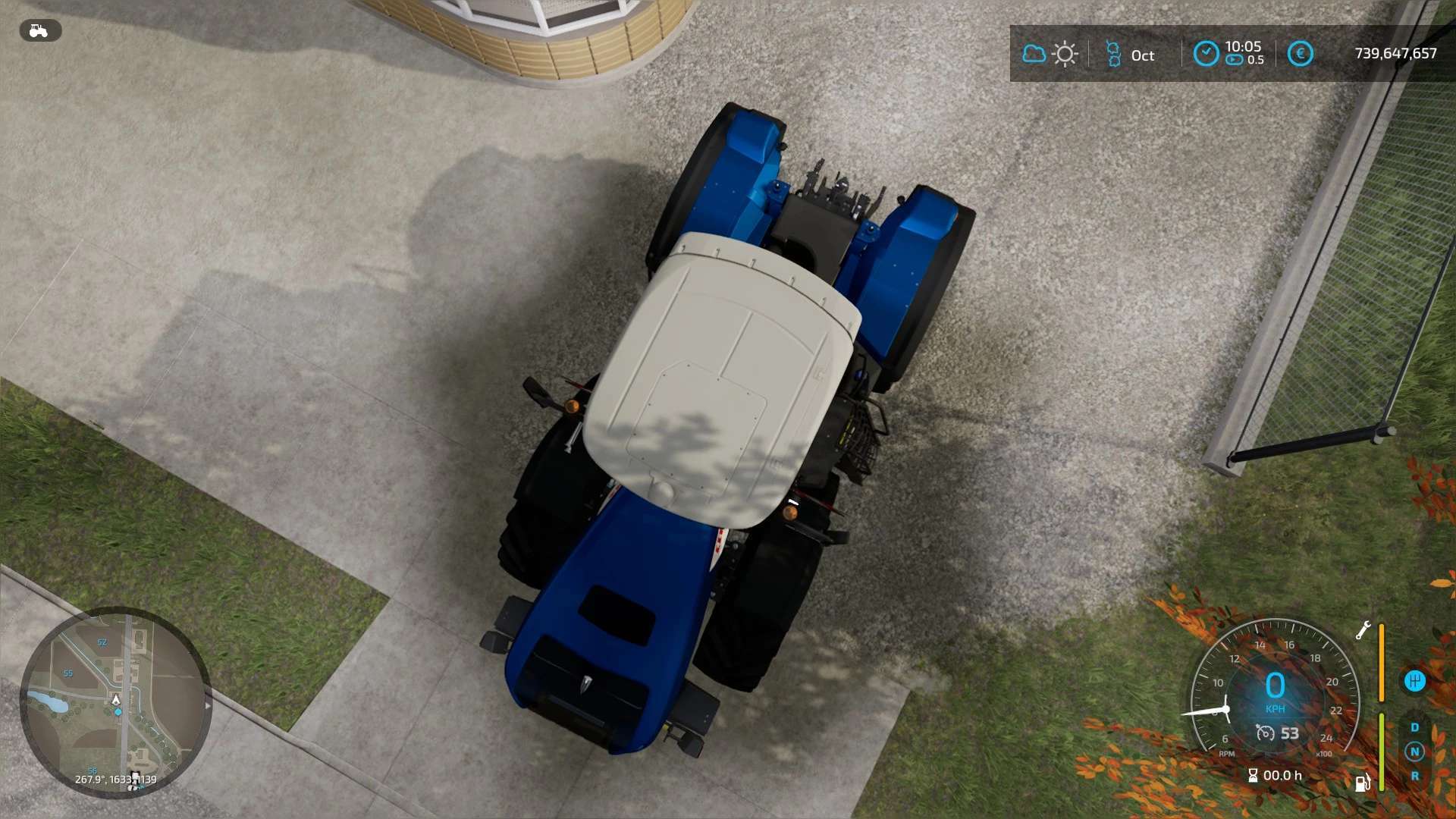Viewport: 1456px width, 819px height.
Task: Select the clock icon in the top bar
Action: (x=1206, y=54)
